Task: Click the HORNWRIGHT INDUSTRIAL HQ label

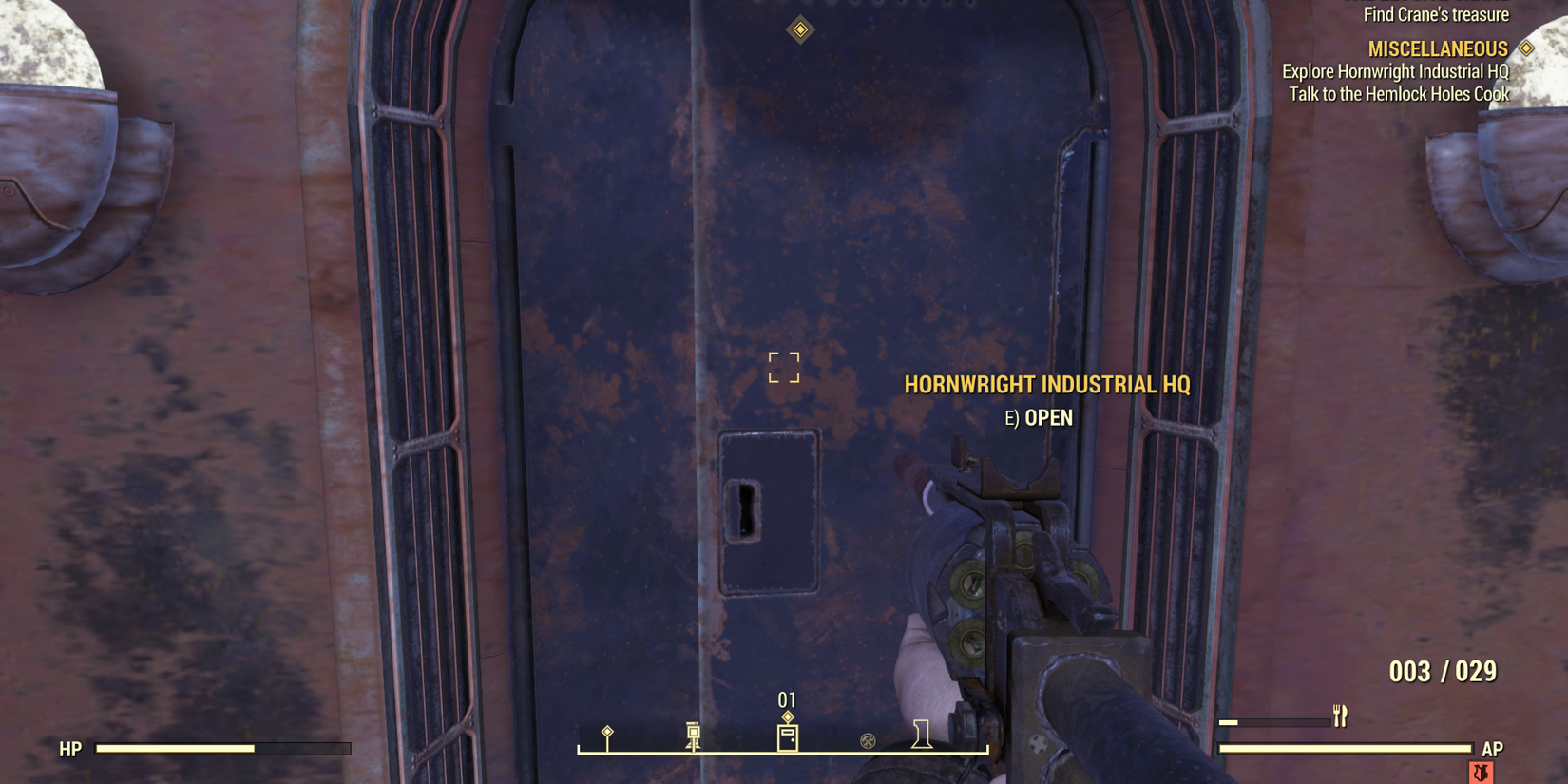Action: [x=1048, y=385]
